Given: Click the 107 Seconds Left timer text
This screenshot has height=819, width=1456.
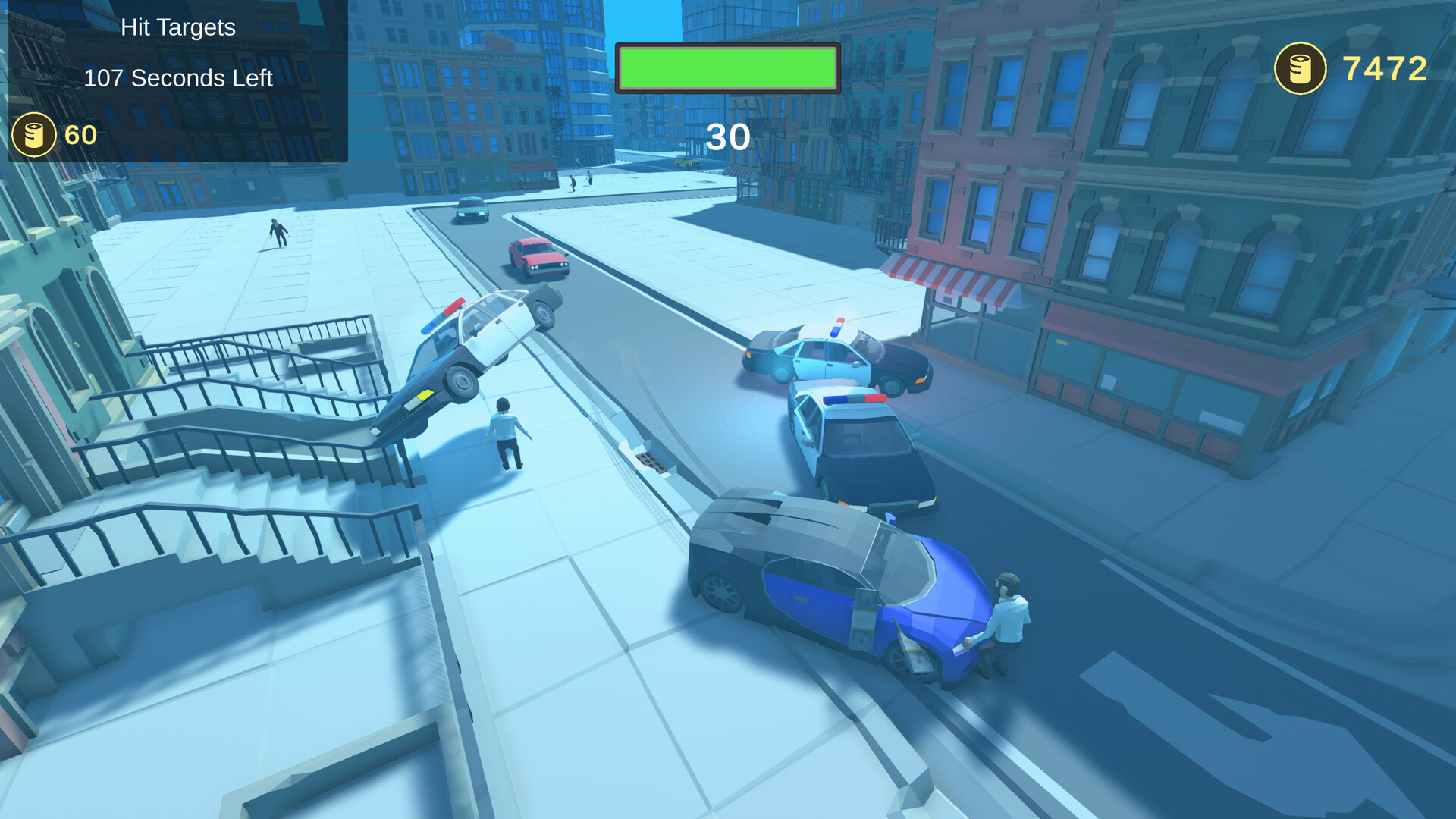Looking at the screenshot, I should pyautogui.click(x=179, y=77).
